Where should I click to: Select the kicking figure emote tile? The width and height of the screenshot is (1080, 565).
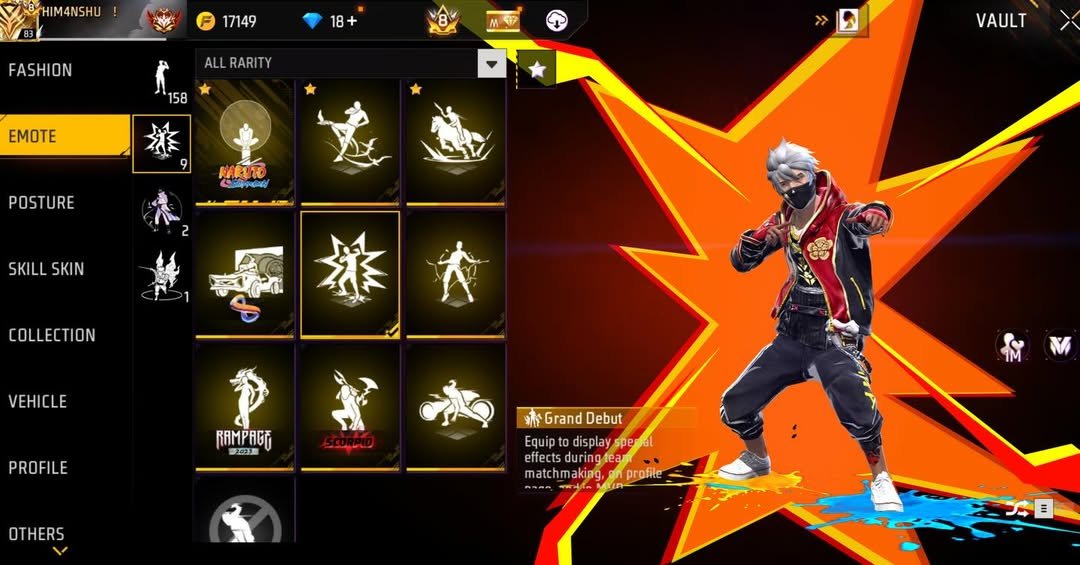(x=350, y=142)
